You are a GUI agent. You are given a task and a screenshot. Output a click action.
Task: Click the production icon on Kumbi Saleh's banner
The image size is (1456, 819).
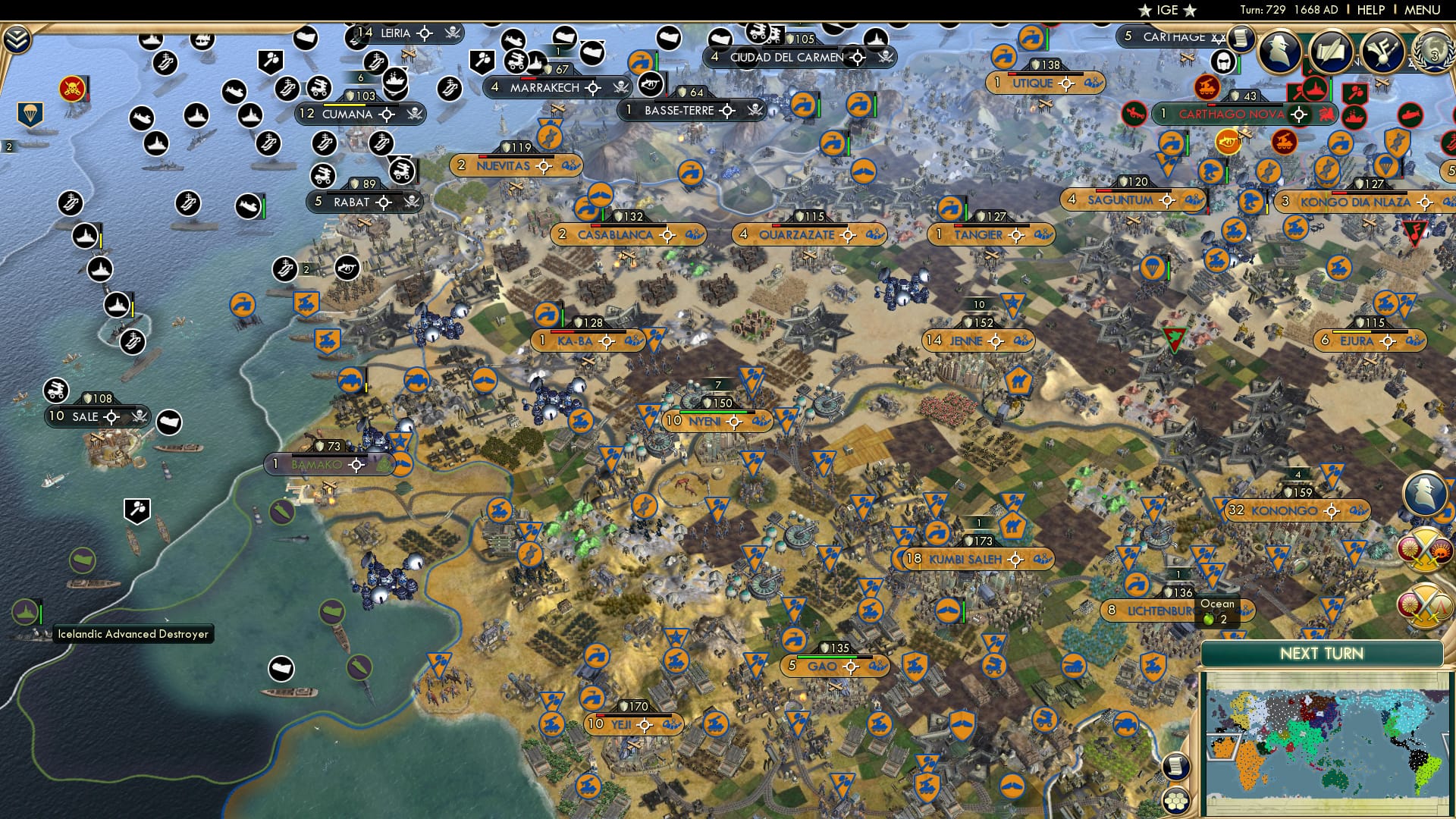point(1043,560)
